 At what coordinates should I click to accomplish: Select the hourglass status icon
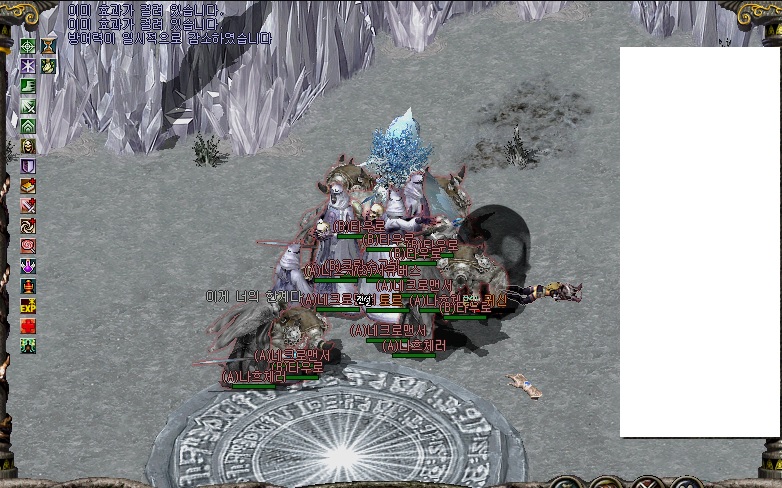pos(48,46)
